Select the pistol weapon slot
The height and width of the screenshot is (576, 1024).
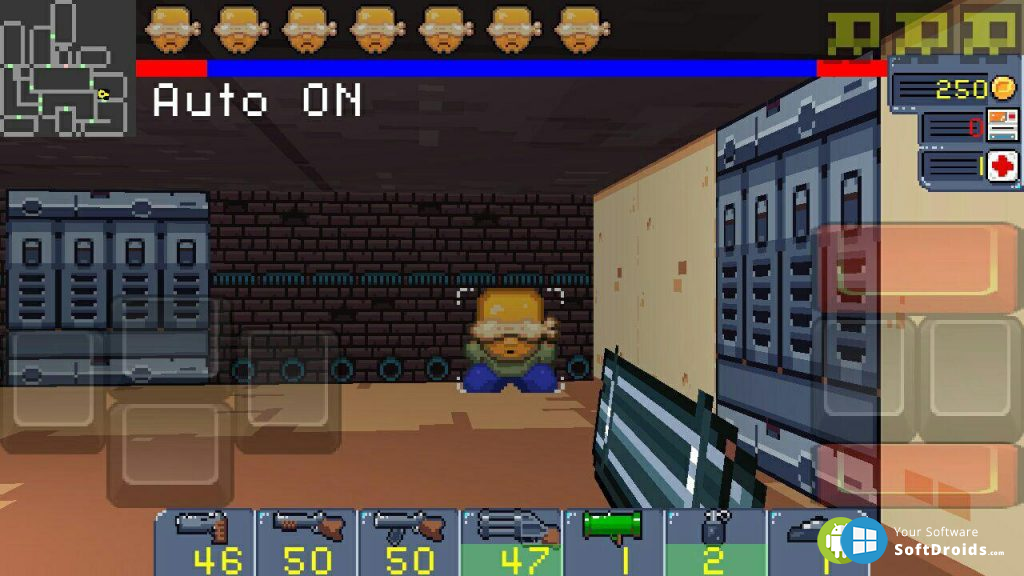pyautogui.click(x=205, y=542)
